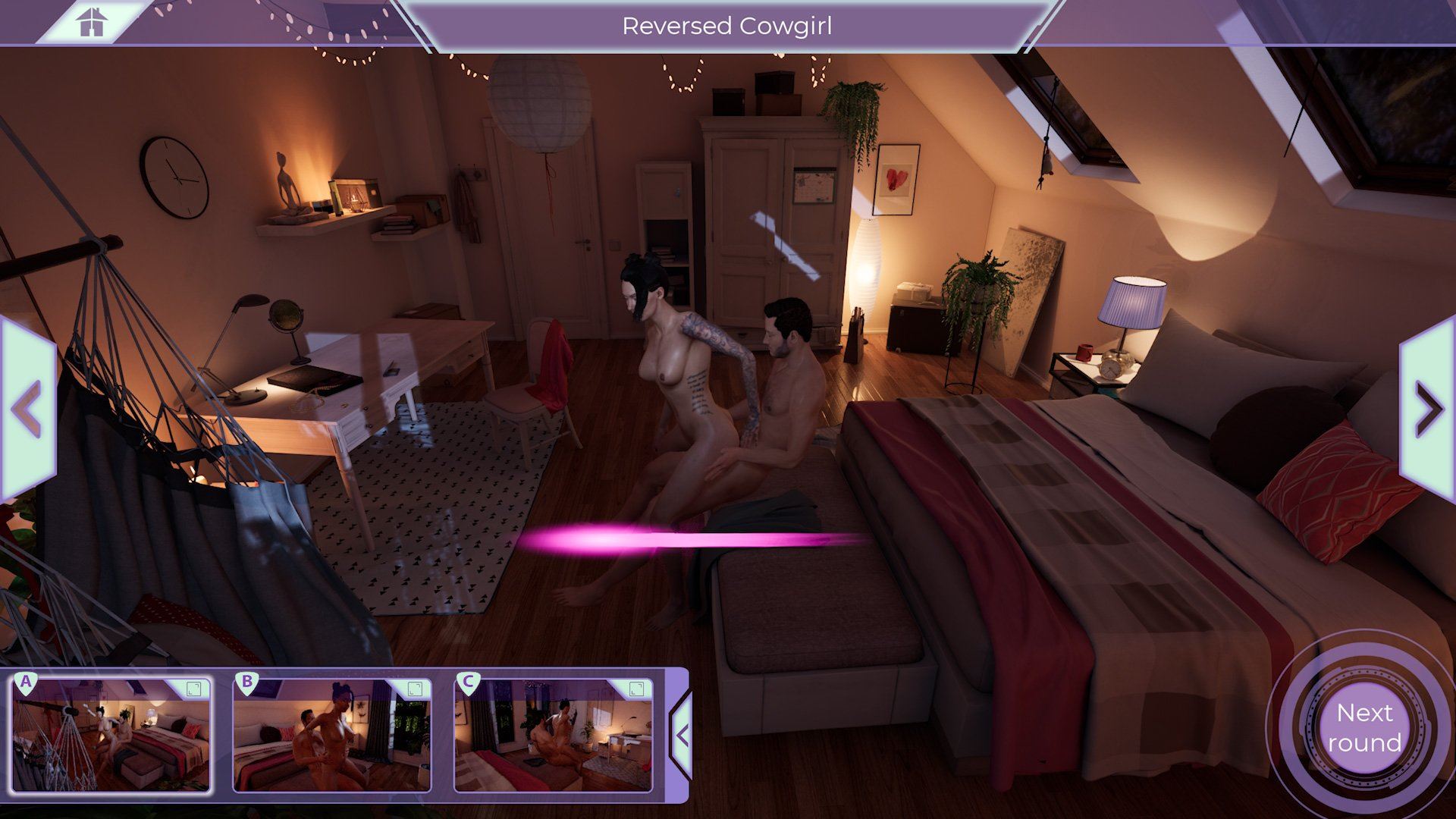1456x819 pixels.
Task: Go to the home screen
Action: coord(90,22)
